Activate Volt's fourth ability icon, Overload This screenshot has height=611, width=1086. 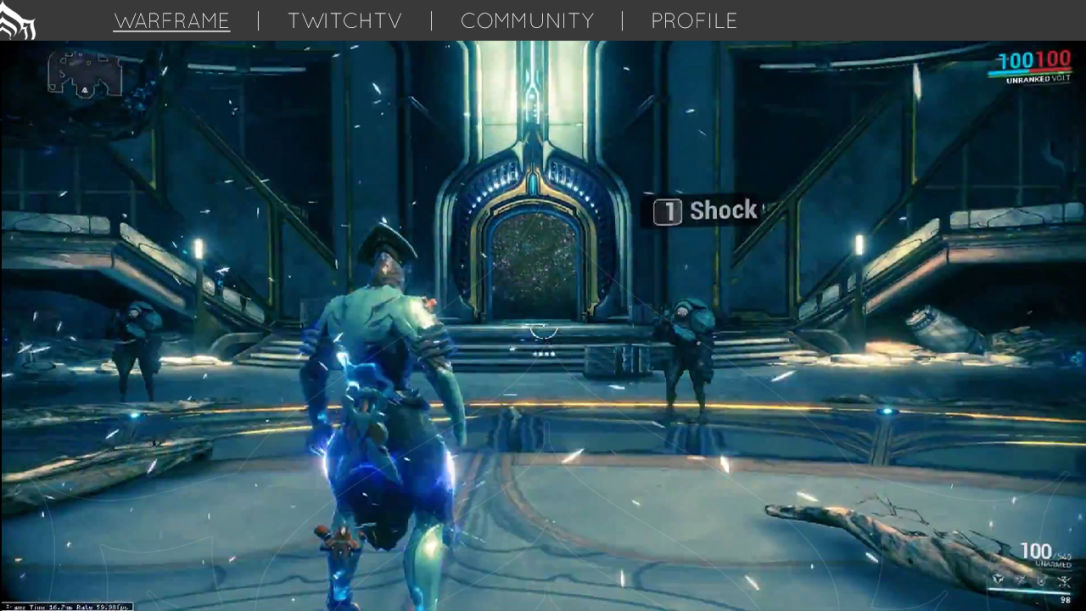1062,580
